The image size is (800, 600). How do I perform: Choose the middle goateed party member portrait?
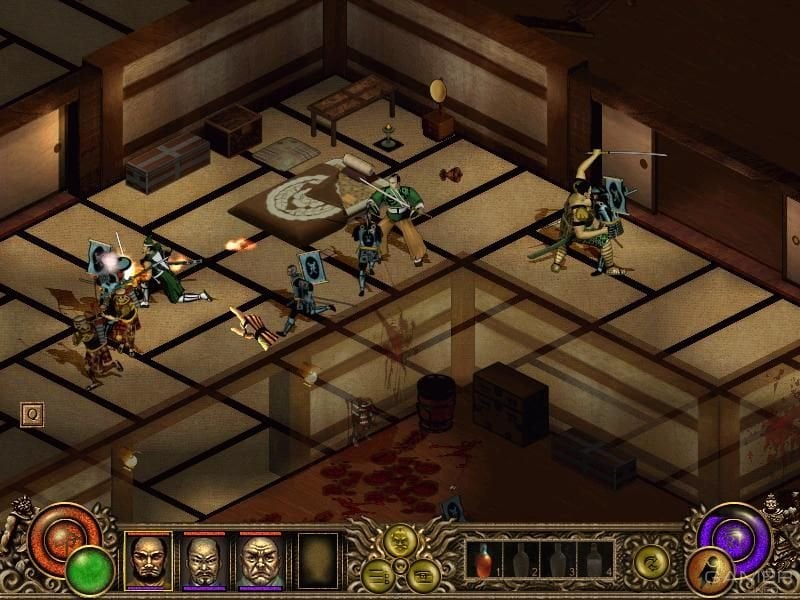pos(204,560)
